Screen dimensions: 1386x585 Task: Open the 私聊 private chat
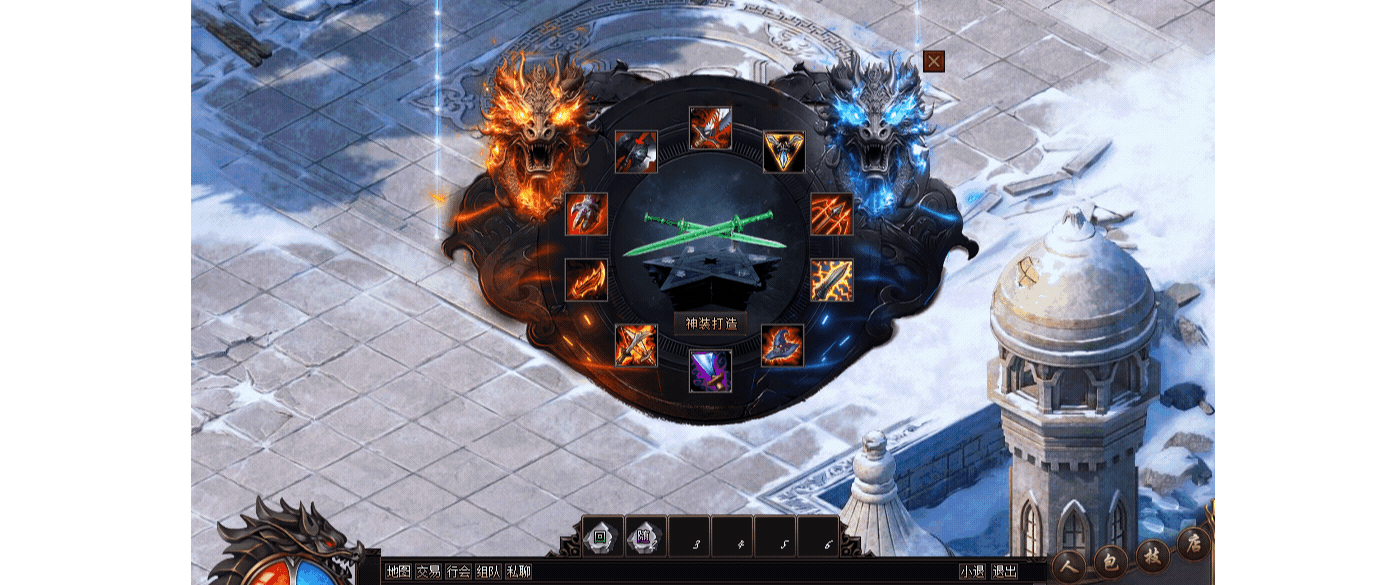518,571
